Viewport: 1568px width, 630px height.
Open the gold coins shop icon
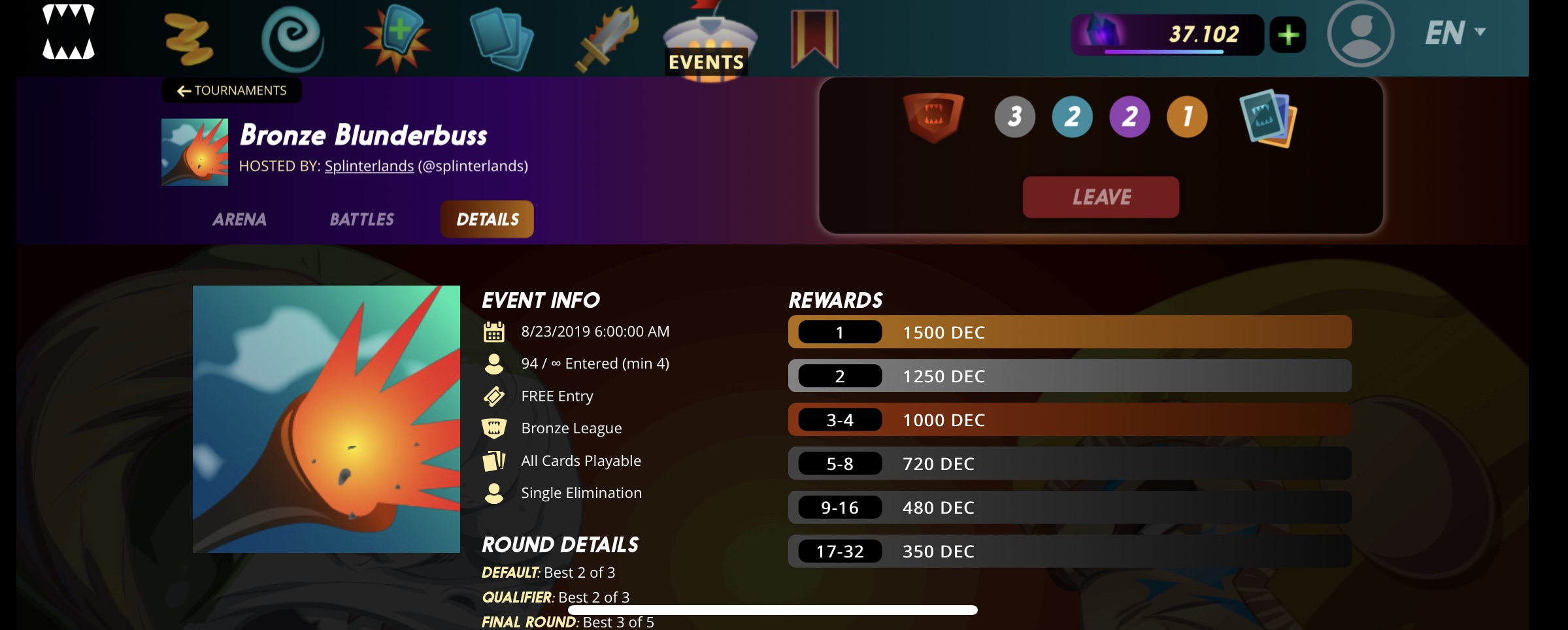coord(188,39)
